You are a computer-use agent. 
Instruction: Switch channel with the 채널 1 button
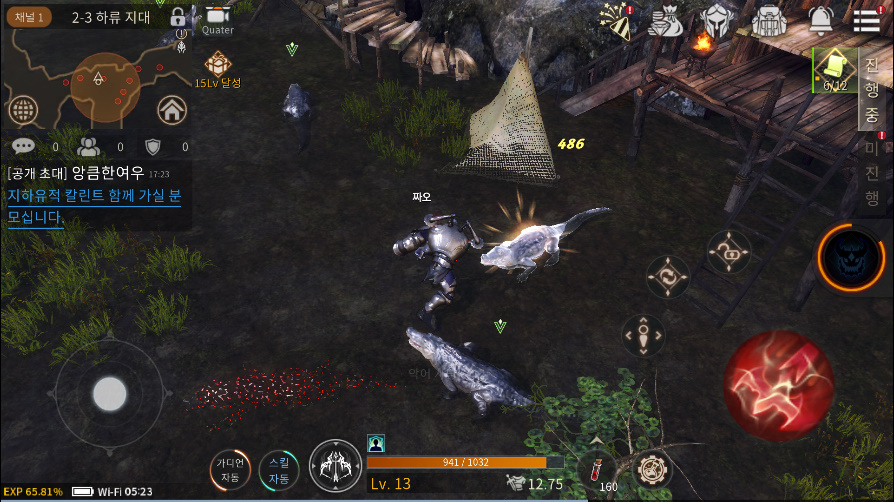29,17
